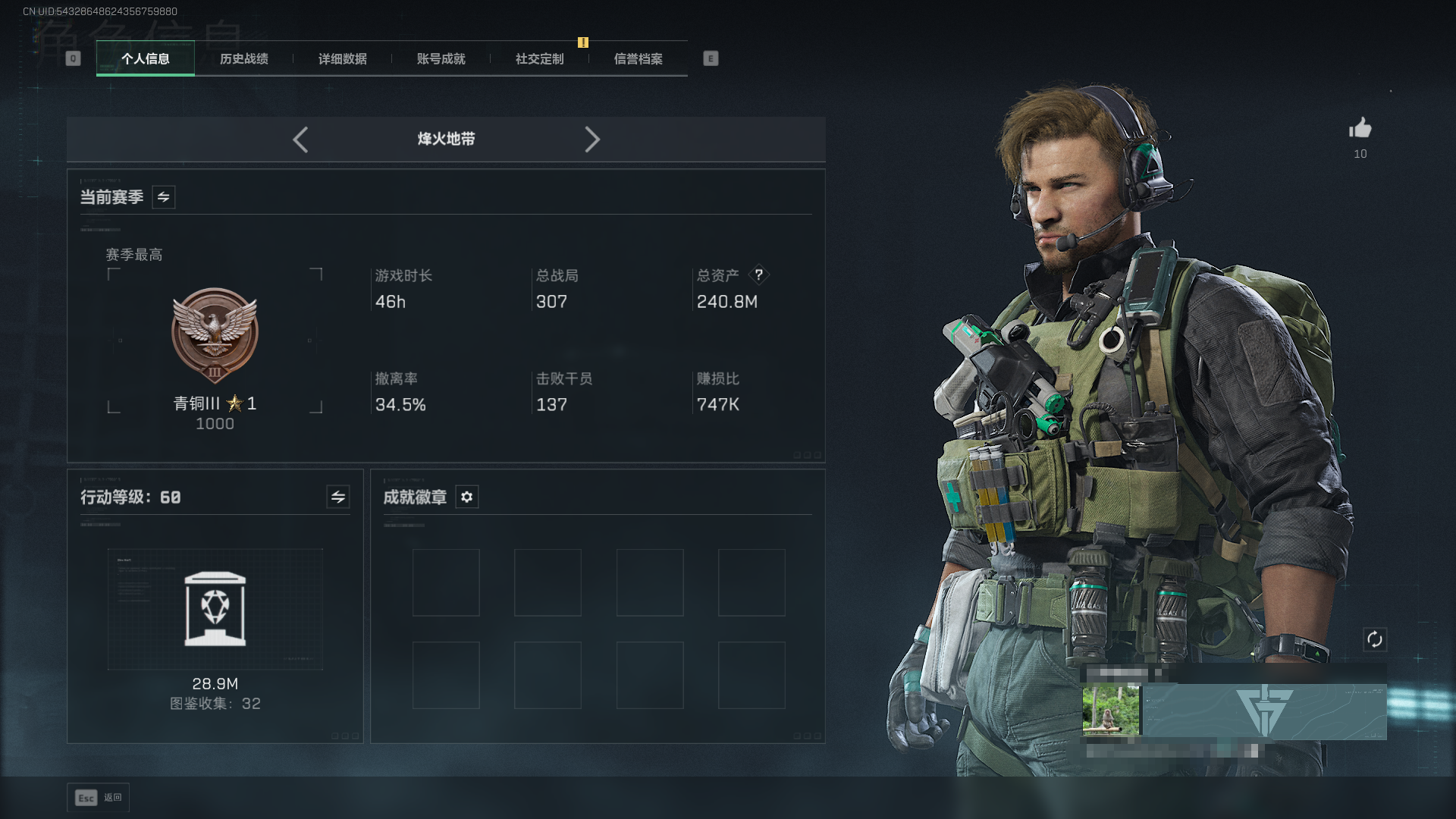1456x819 pixels.
Task: Select the 详细数据 tab
Action: 342,58
